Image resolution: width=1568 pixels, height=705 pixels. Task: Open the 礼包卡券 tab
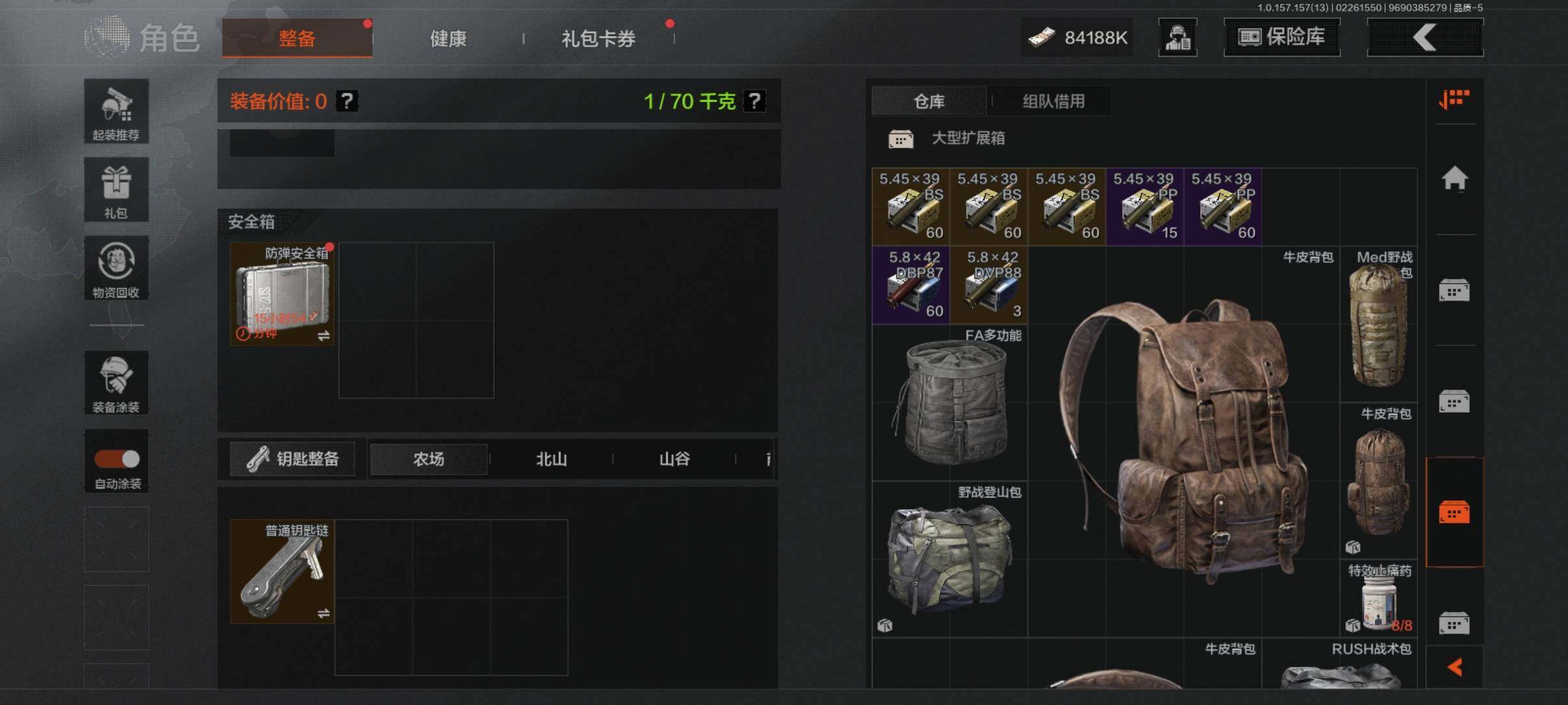(x=598, y=38)
